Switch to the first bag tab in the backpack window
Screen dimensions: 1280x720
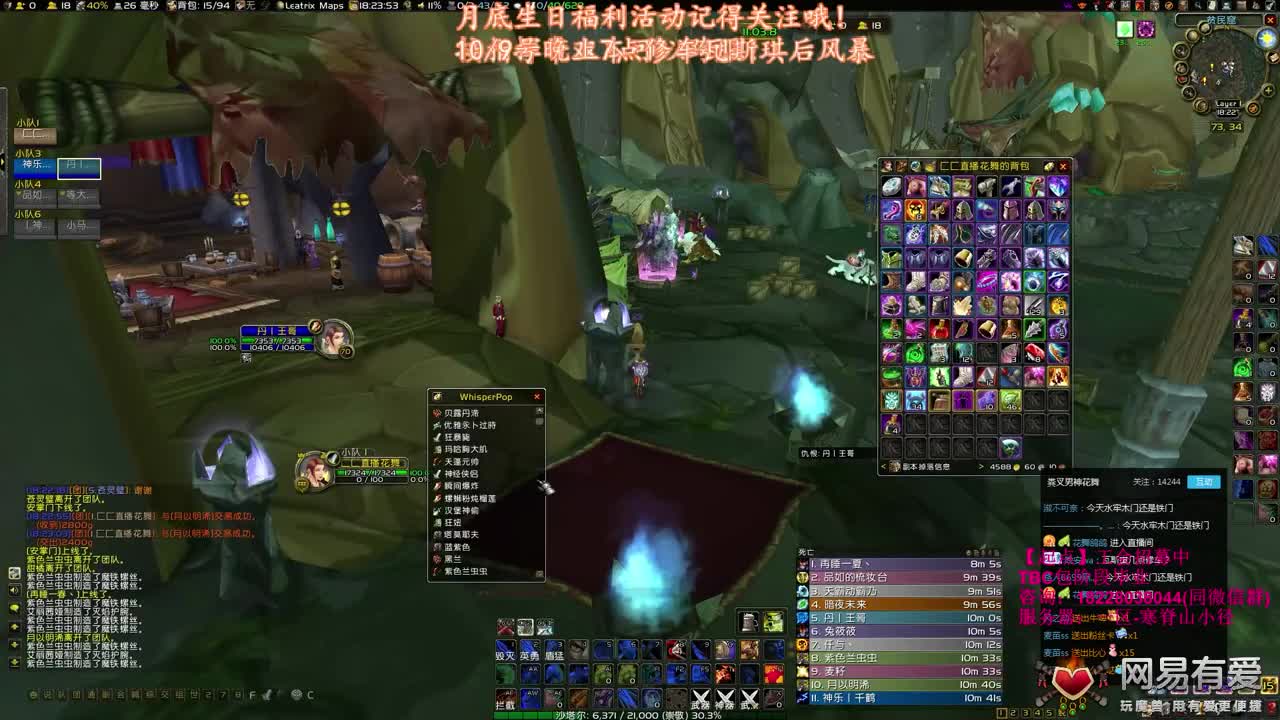click(889, 166)
